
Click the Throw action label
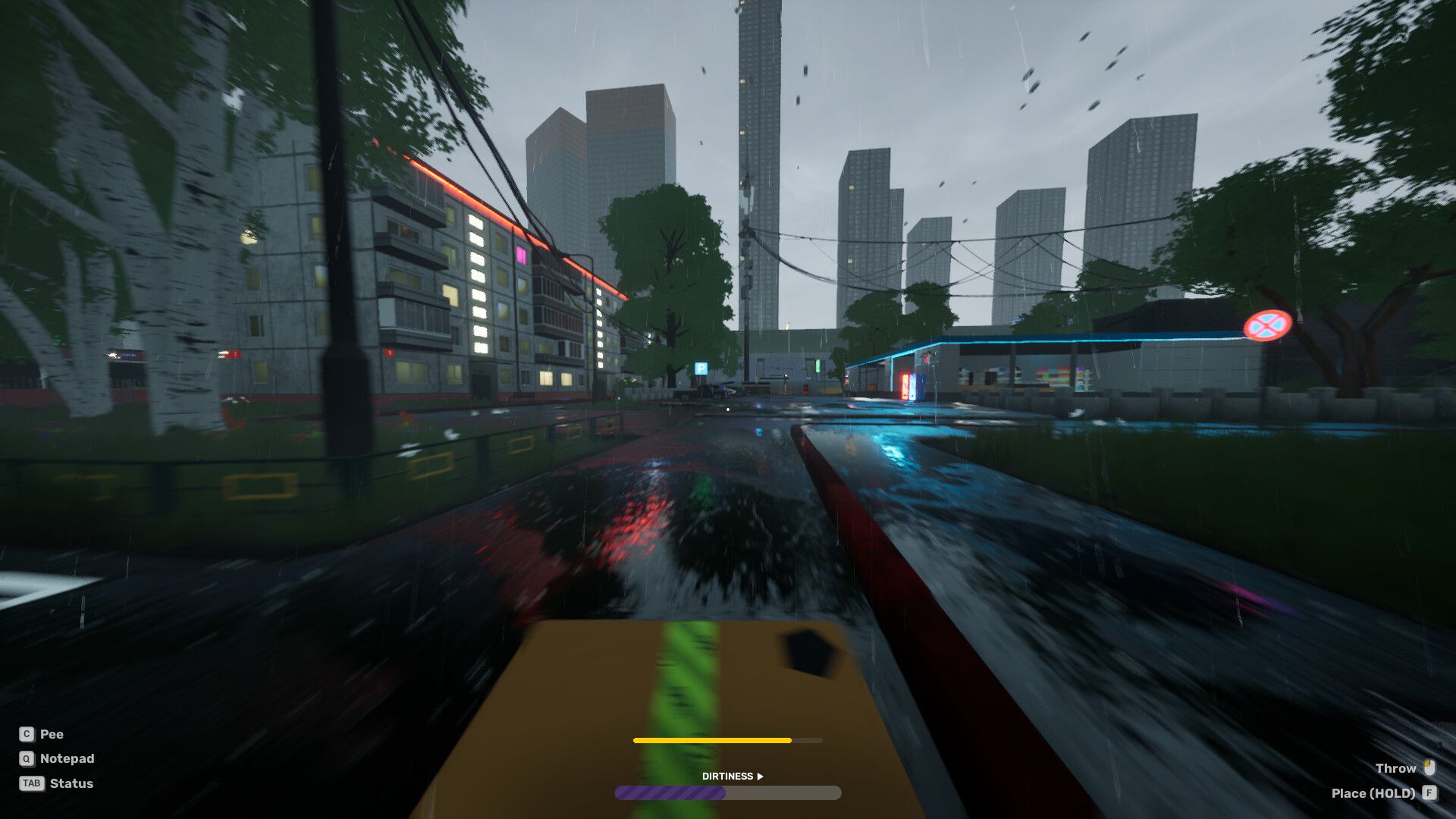(x=1397, y=767)
